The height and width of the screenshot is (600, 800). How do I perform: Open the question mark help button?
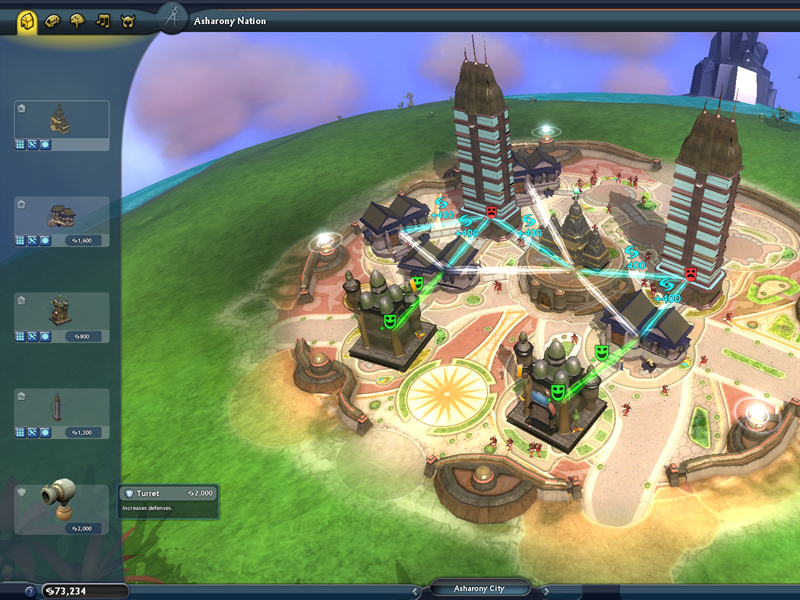click(x=30, y=591)
